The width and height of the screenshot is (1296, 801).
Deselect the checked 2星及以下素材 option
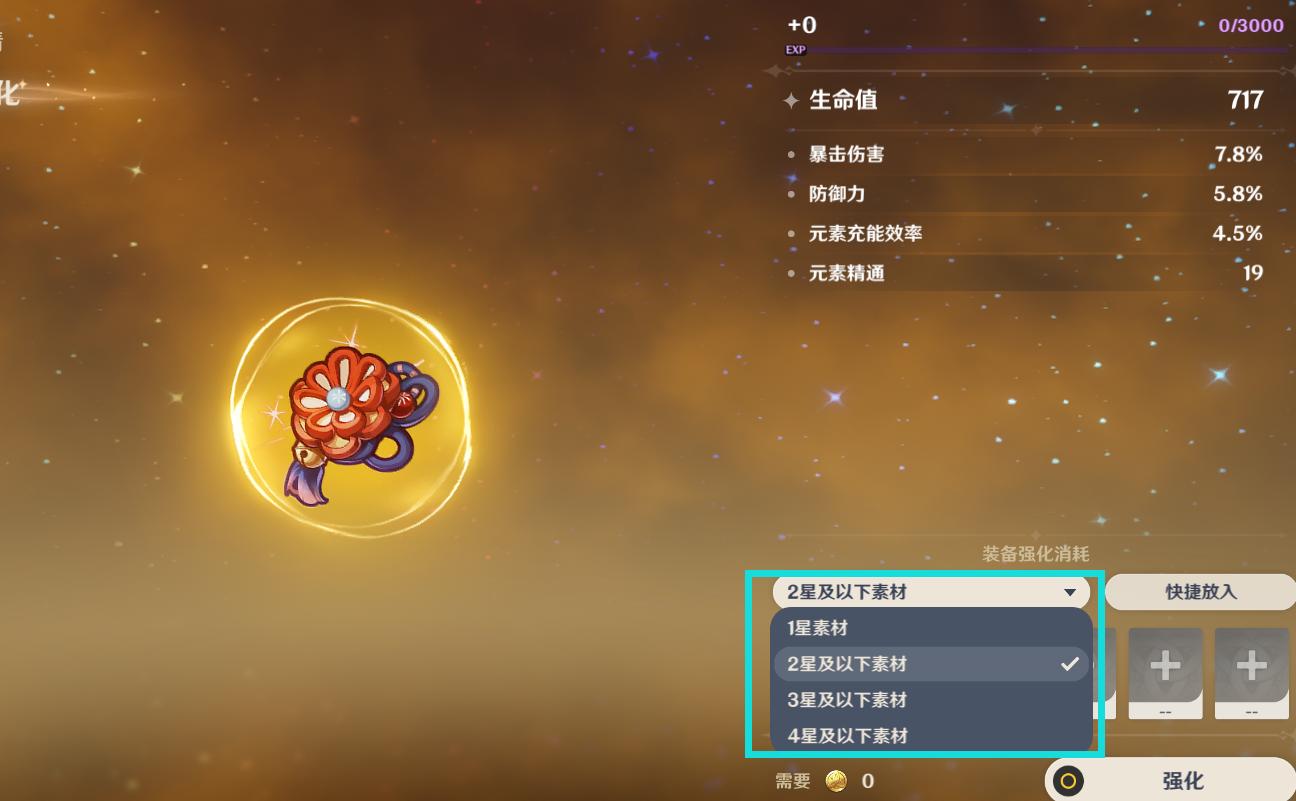[x=930, y=663]
